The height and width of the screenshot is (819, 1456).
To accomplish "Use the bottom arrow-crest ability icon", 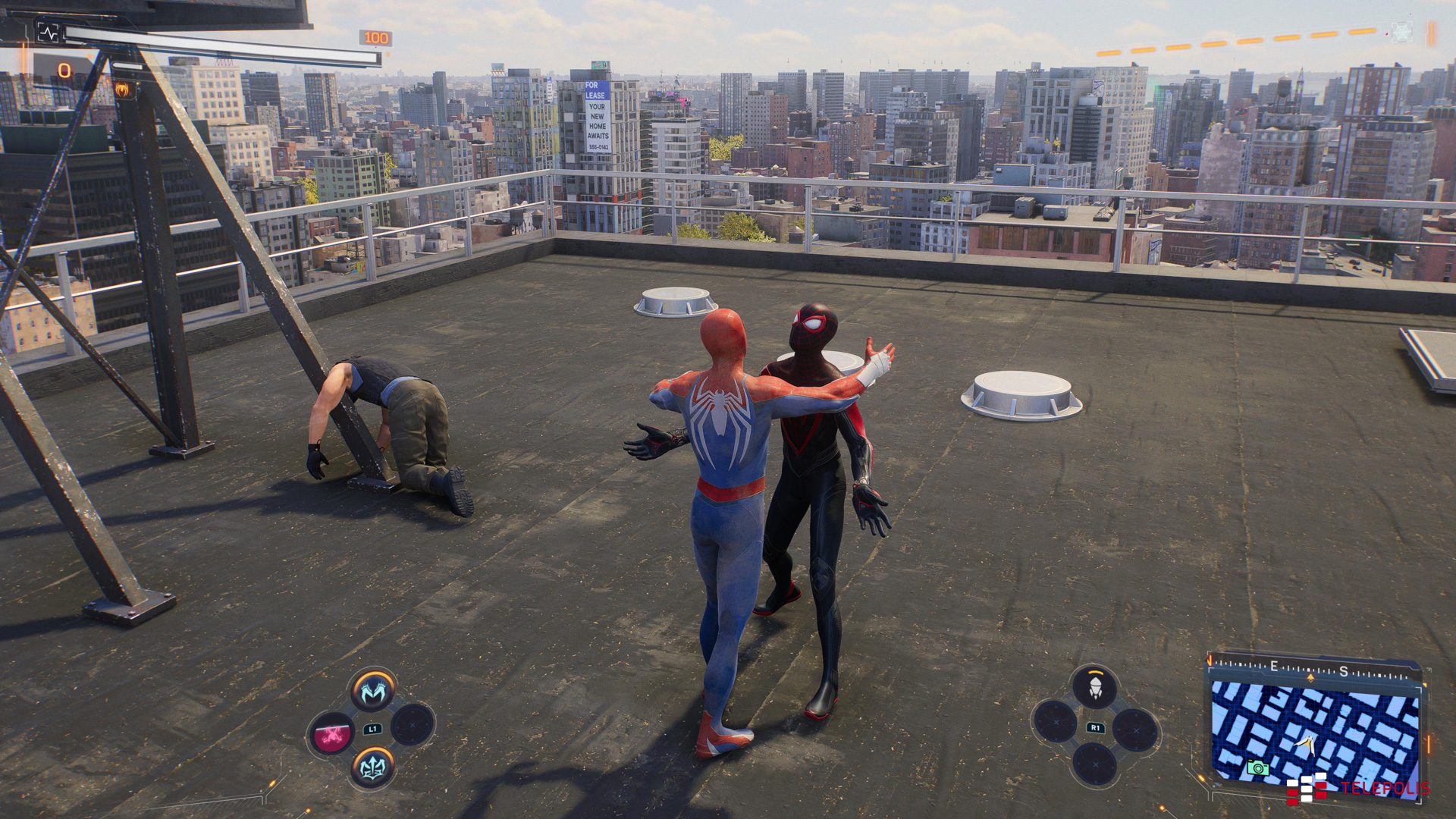I will pos(373,767).
